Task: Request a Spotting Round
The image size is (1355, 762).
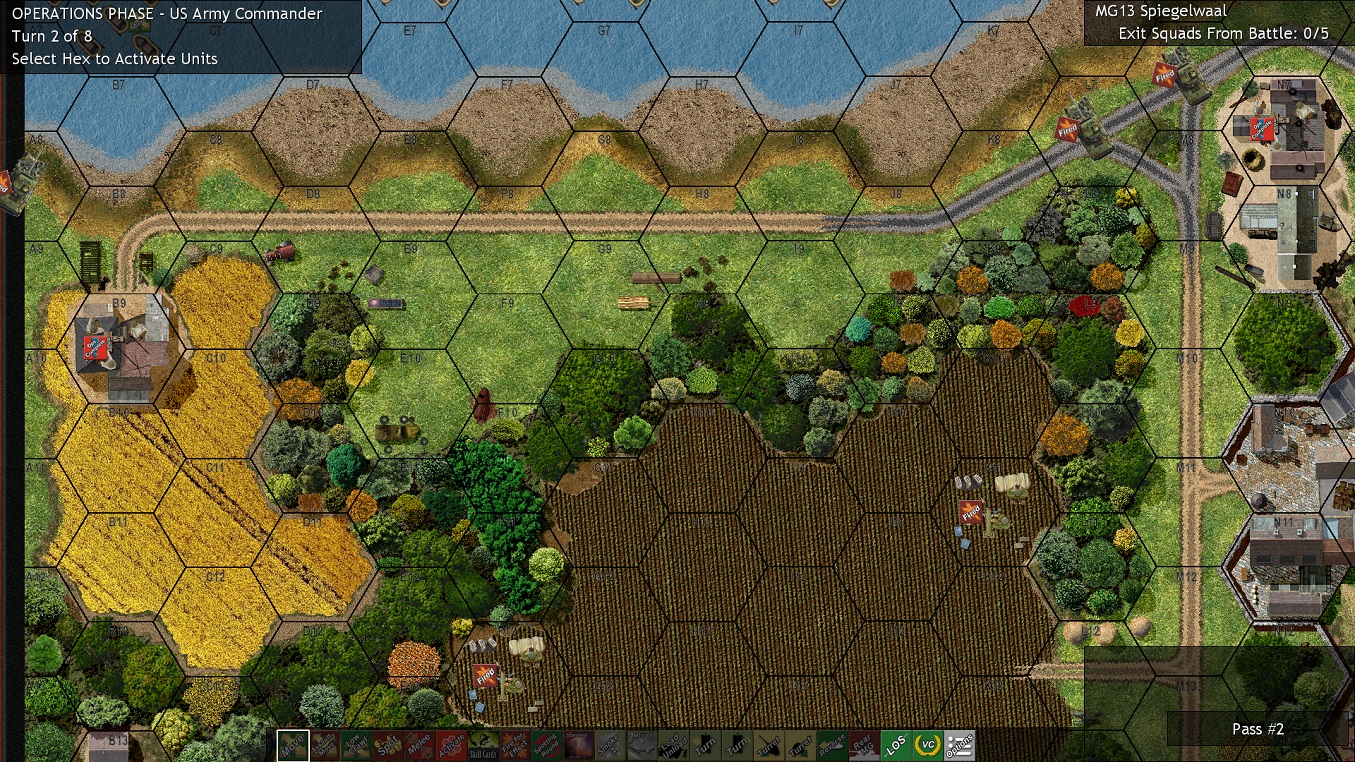Action: [x=546, y=746]
